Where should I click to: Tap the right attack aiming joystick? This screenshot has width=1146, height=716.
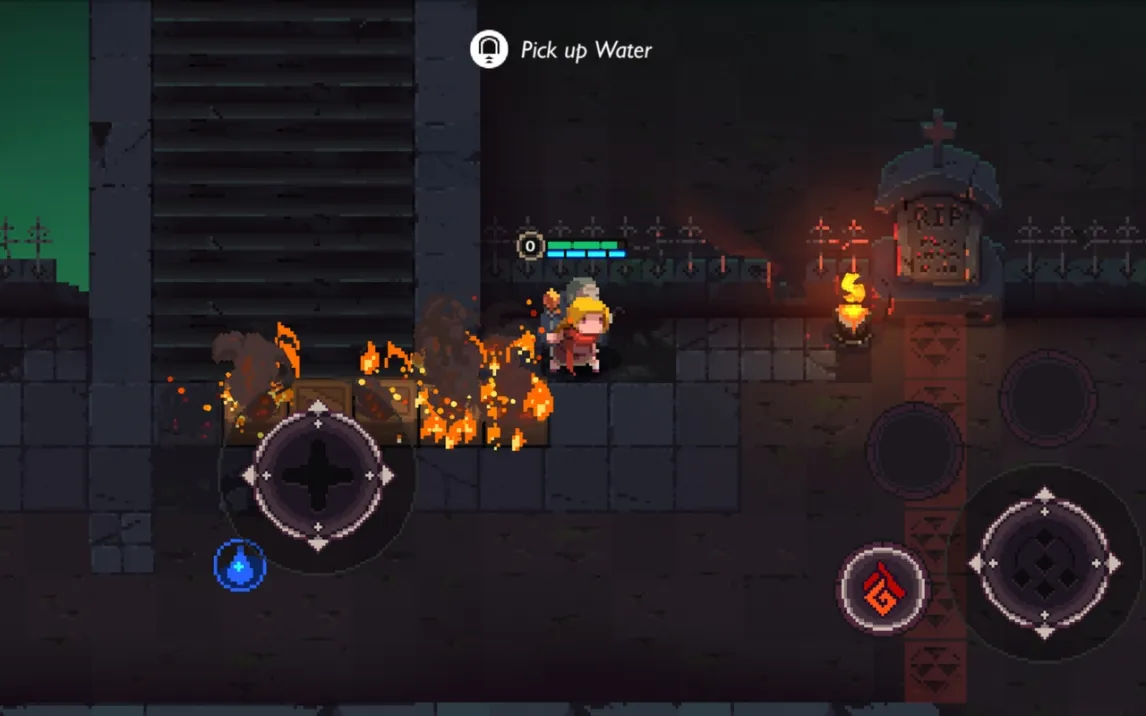point(1044,563)
